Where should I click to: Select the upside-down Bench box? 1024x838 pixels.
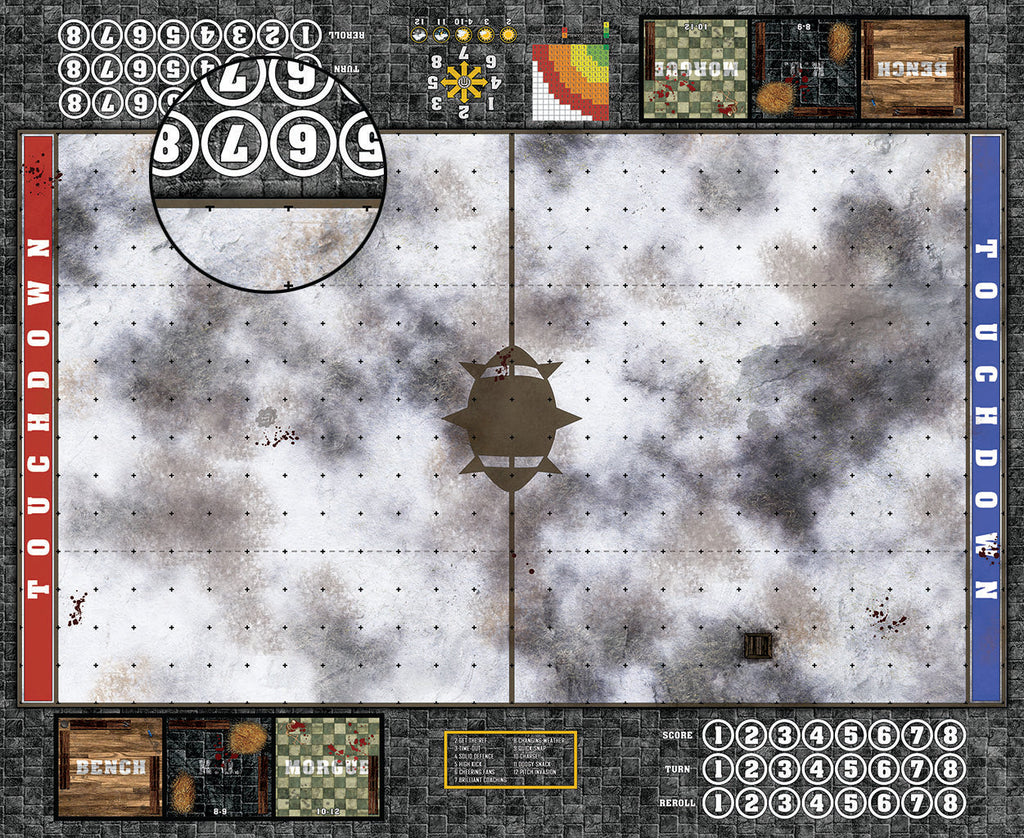914,68
